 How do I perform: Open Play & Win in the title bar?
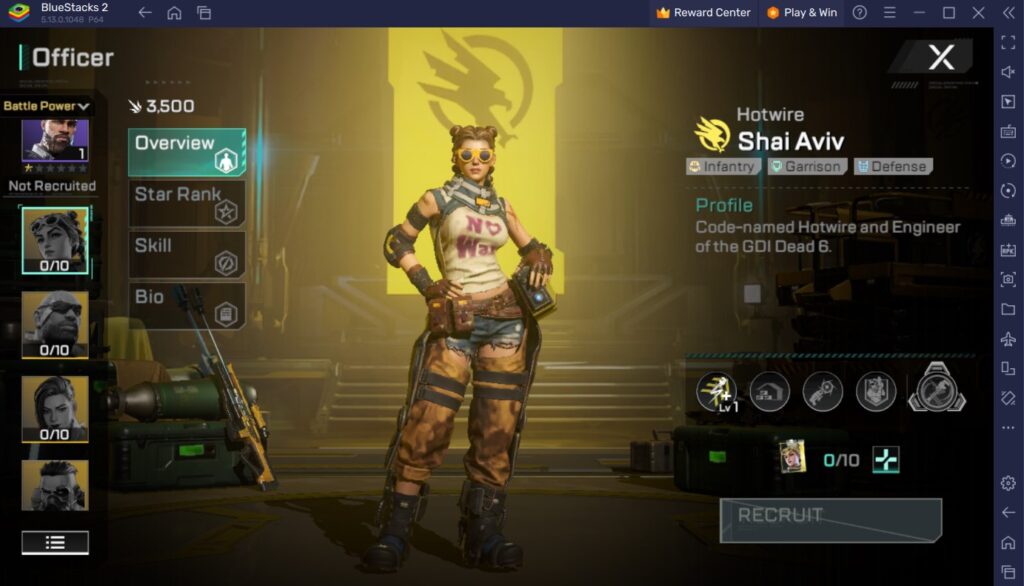click(x=802, y=13)
